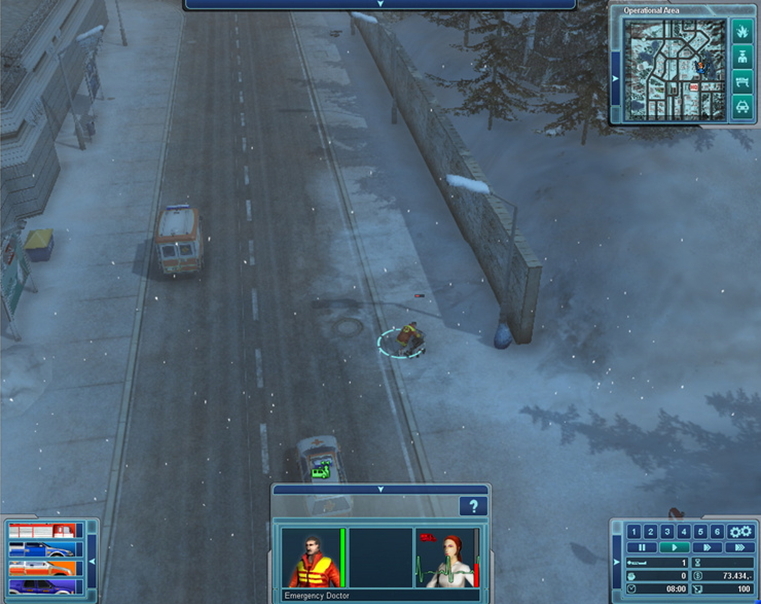
Task: Choose the orange rescue vehicle in the list
Action: click(42, 567)
